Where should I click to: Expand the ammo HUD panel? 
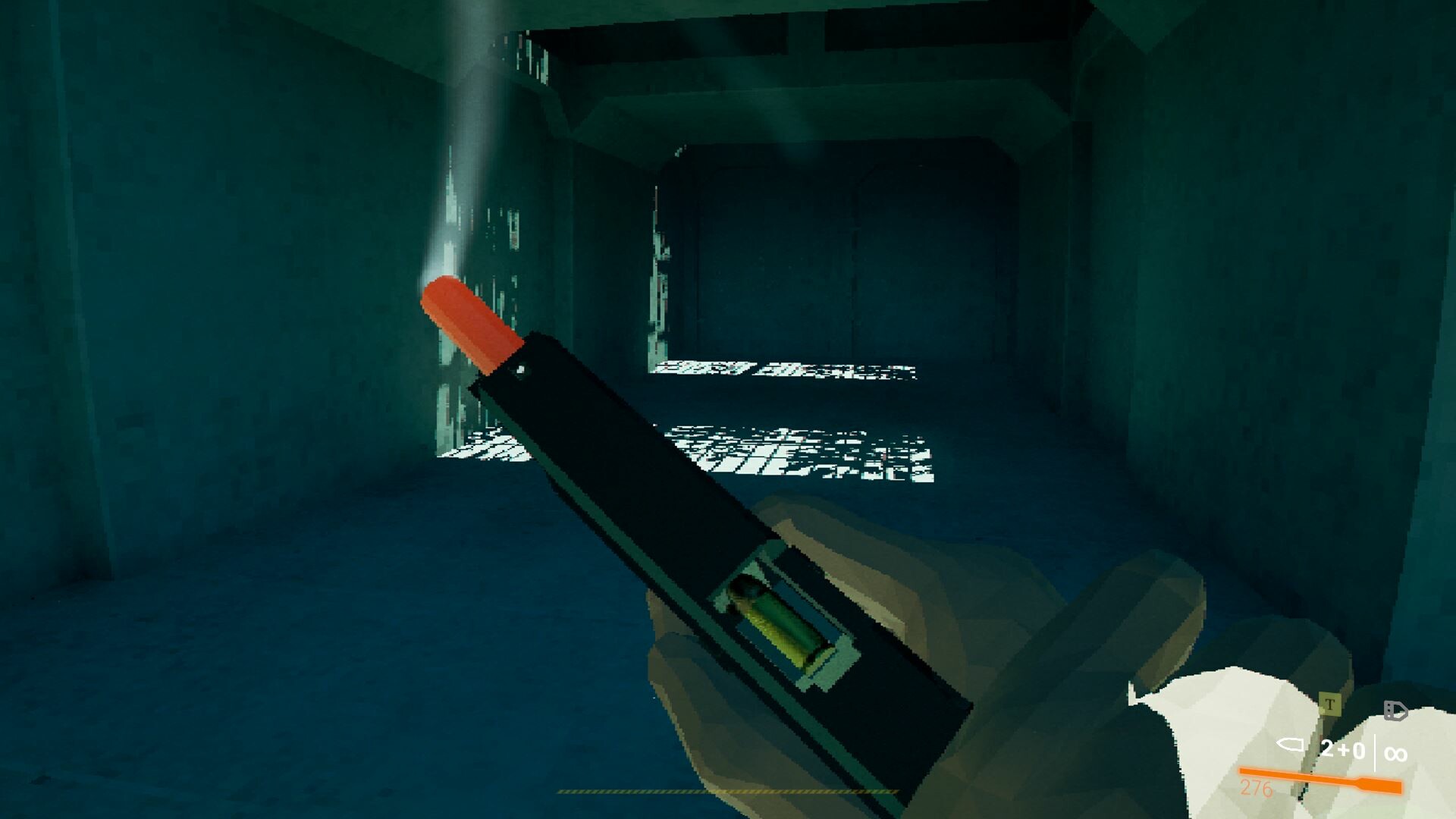pyautogui.click(x=1342, y=751)
